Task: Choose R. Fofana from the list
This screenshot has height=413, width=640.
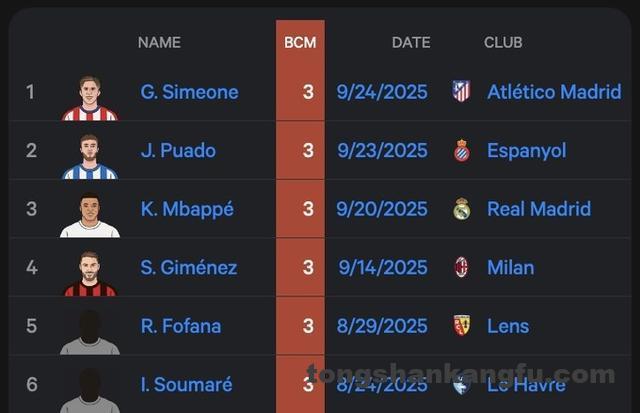Action: click(181, 326)
